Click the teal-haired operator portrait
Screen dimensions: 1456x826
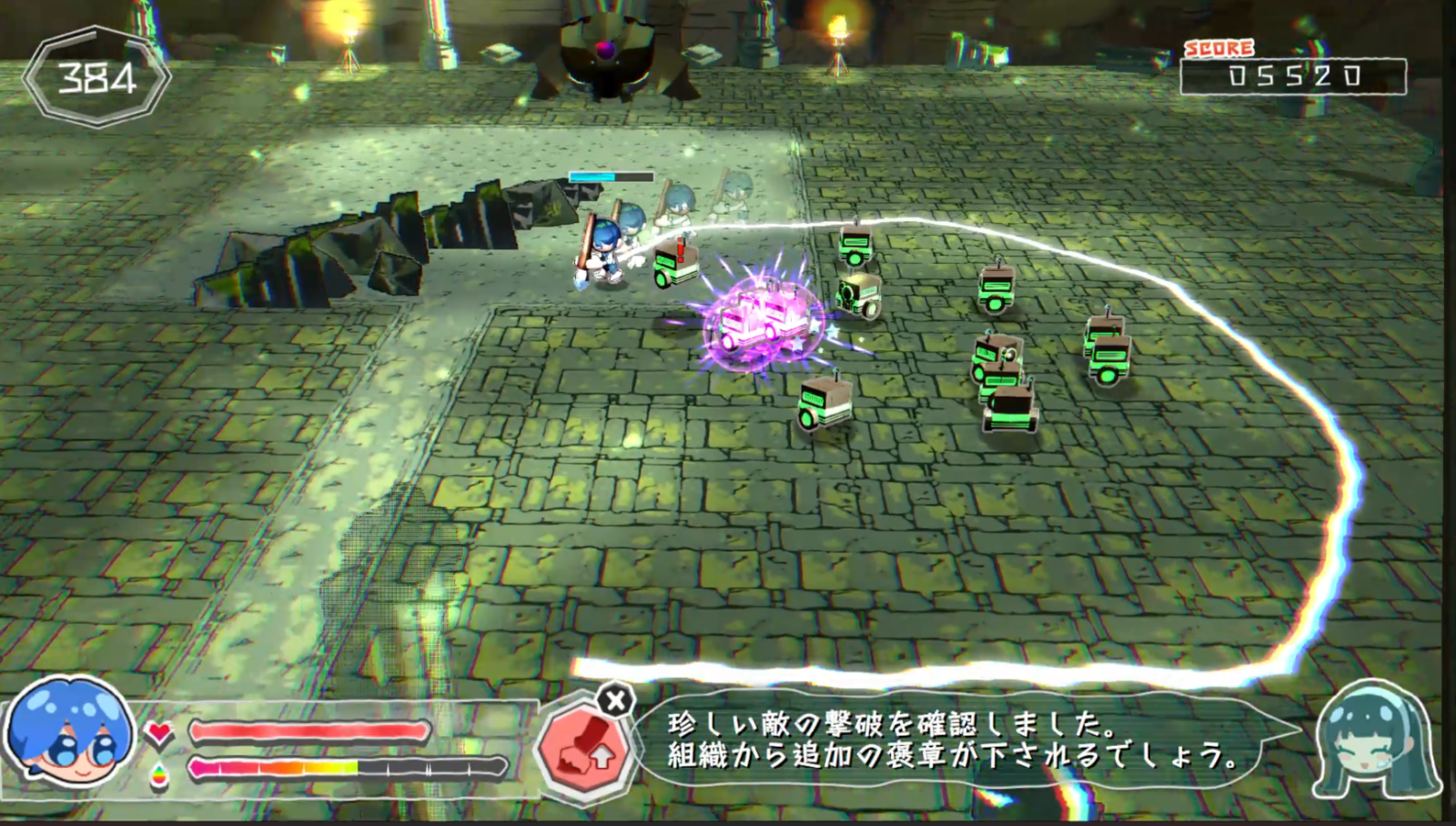click(1376, 741)
